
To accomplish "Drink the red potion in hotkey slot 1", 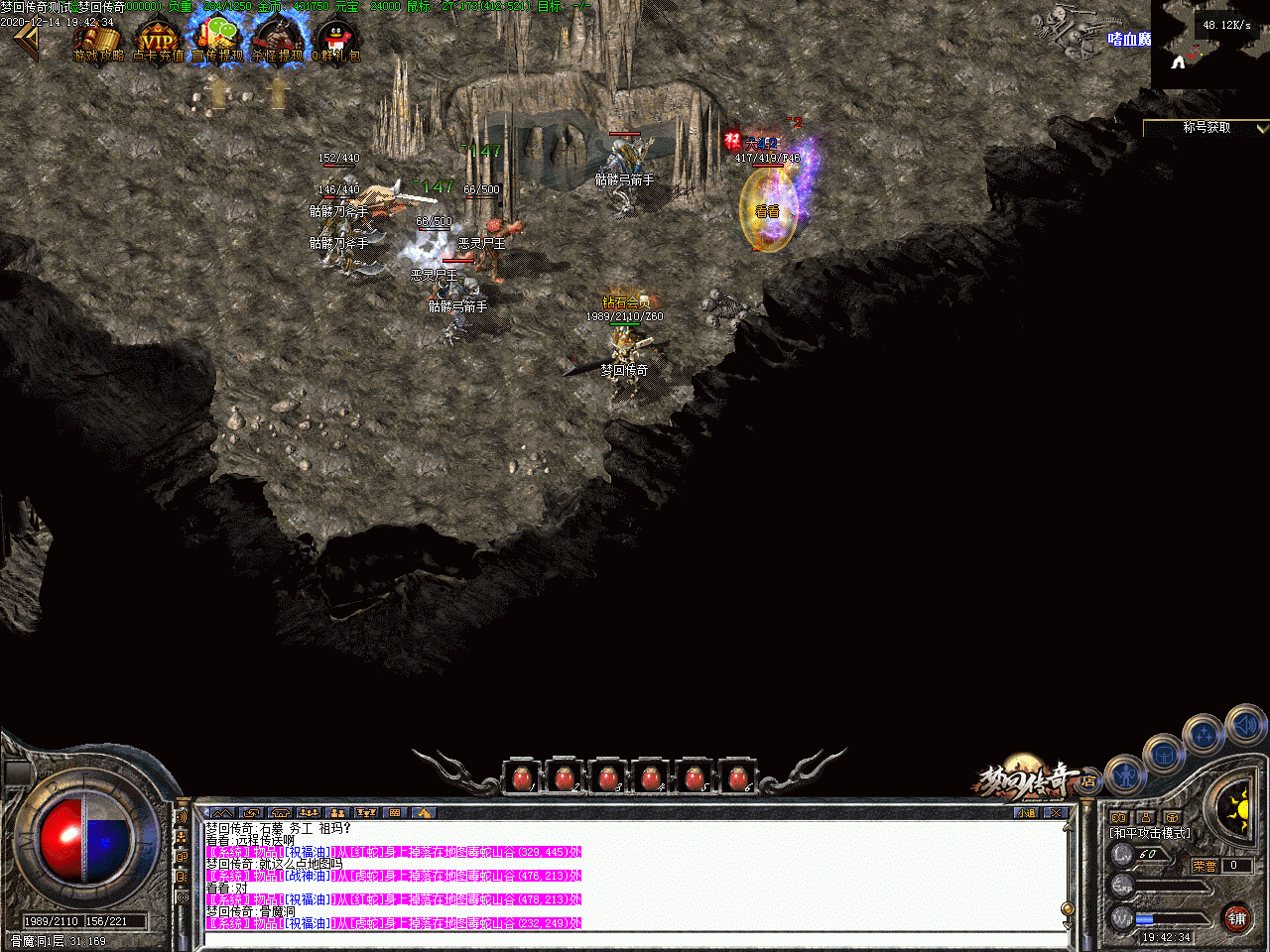I will [x=523, y=778].
